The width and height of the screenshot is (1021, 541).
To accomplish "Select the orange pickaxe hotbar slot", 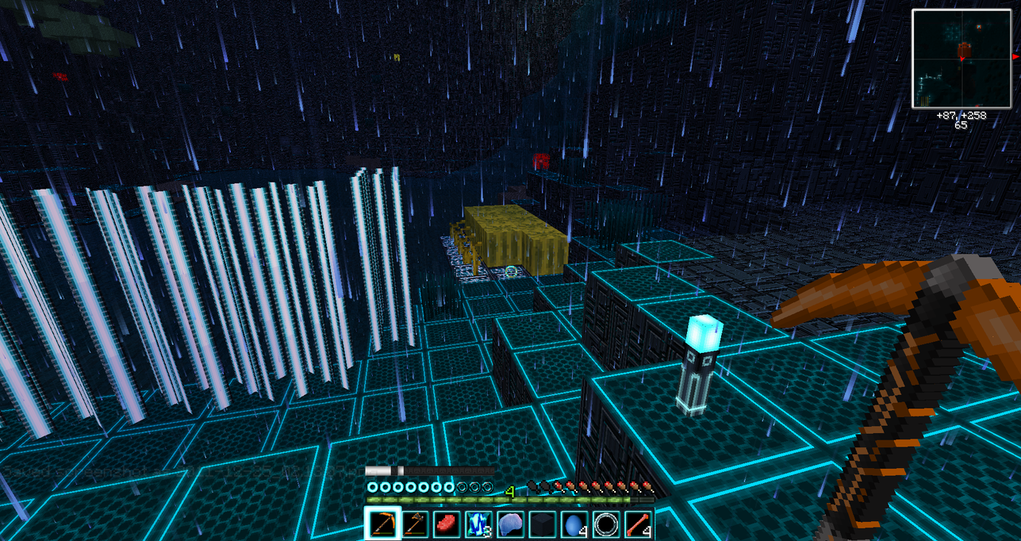I will (x=383, y=523).
